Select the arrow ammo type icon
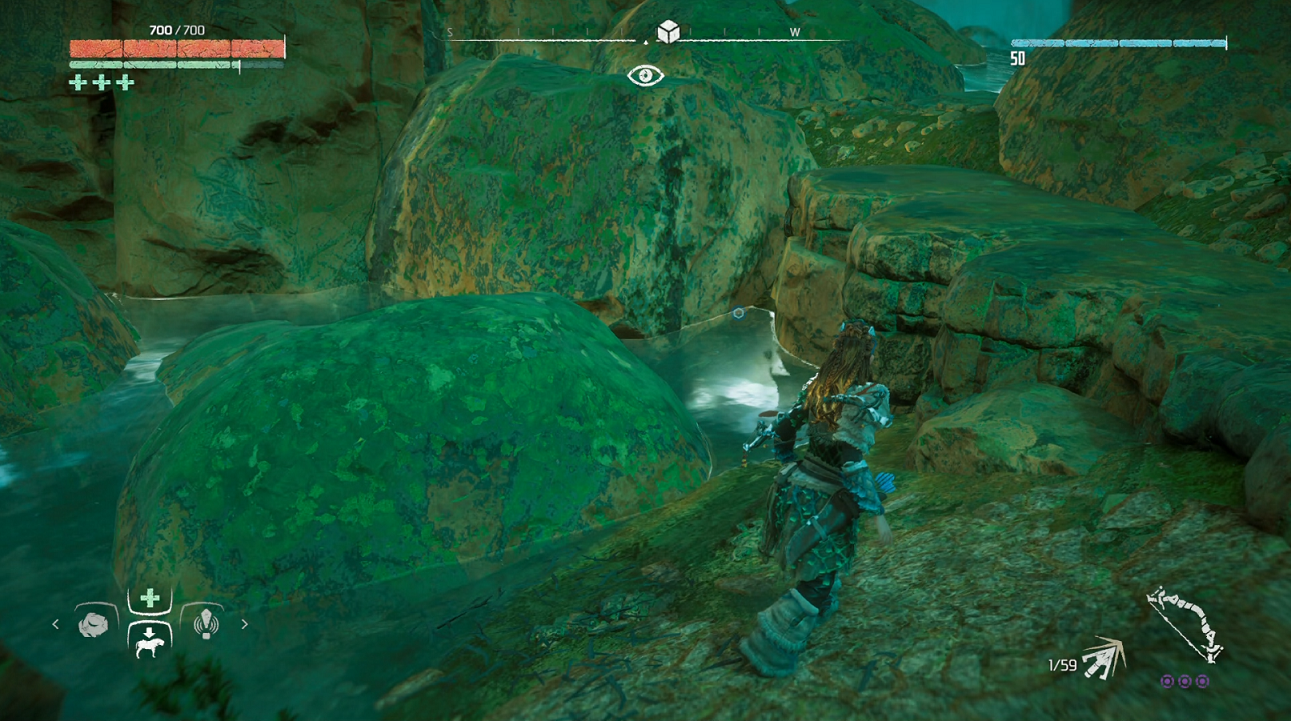Screen dimensions: 1291x721 tap(1104, 657)
